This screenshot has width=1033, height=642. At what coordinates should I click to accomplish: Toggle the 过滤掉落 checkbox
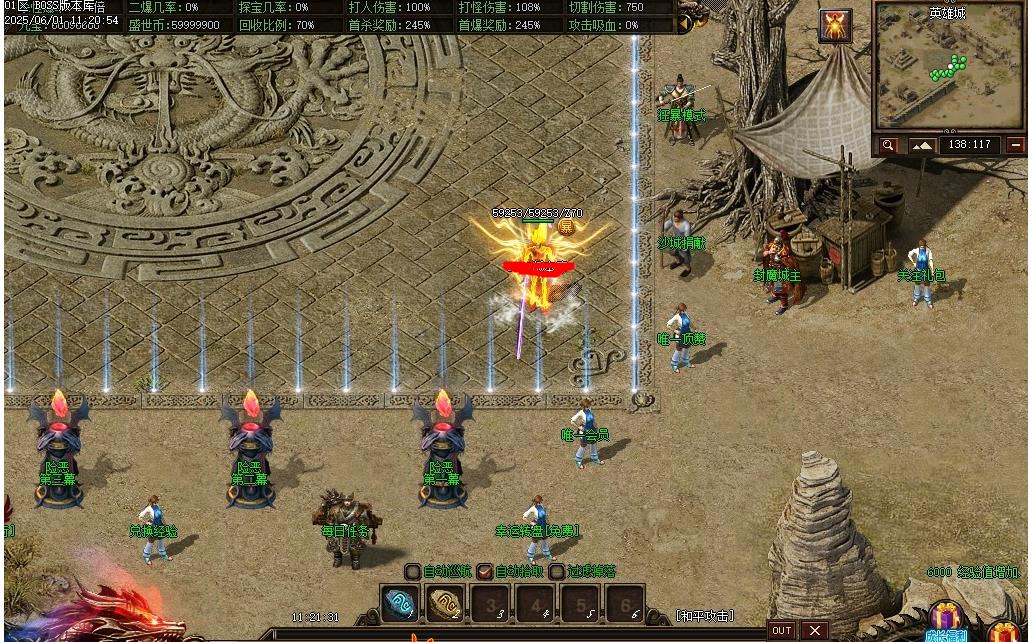pos(556,572)
